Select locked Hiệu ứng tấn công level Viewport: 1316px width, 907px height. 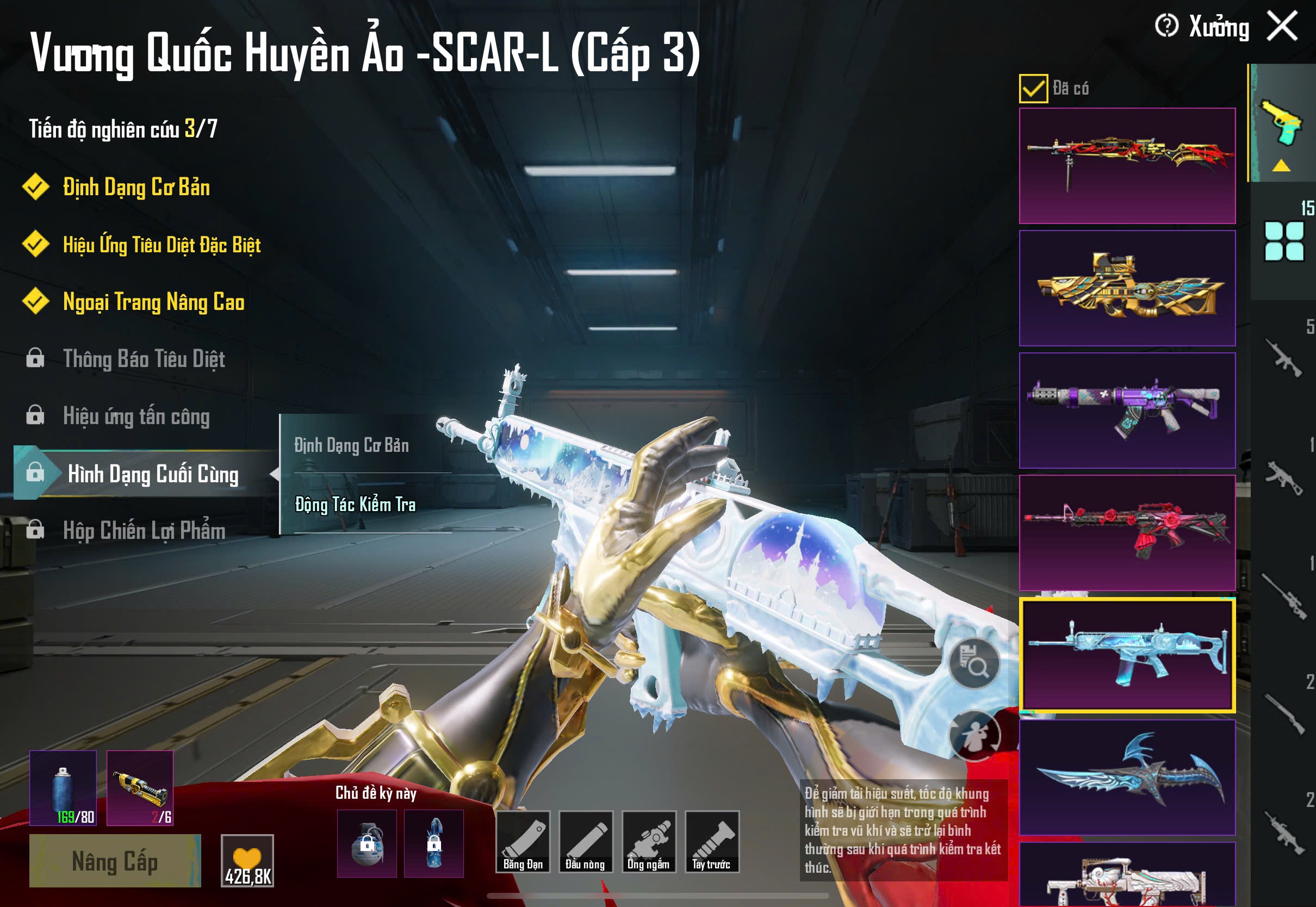(x=136, y=417)
